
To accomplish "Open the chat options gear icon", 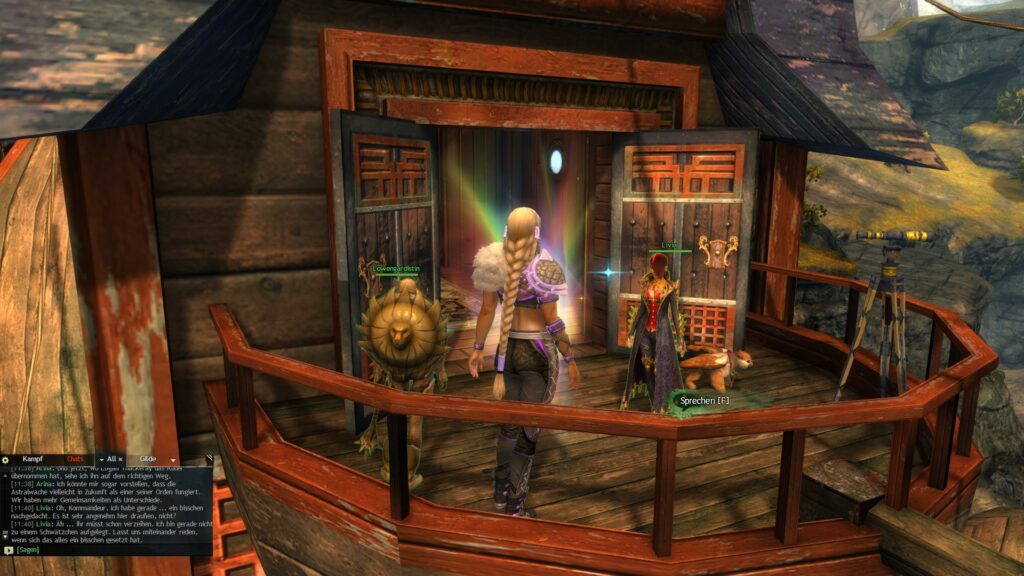I will click(x=5, y=459).
